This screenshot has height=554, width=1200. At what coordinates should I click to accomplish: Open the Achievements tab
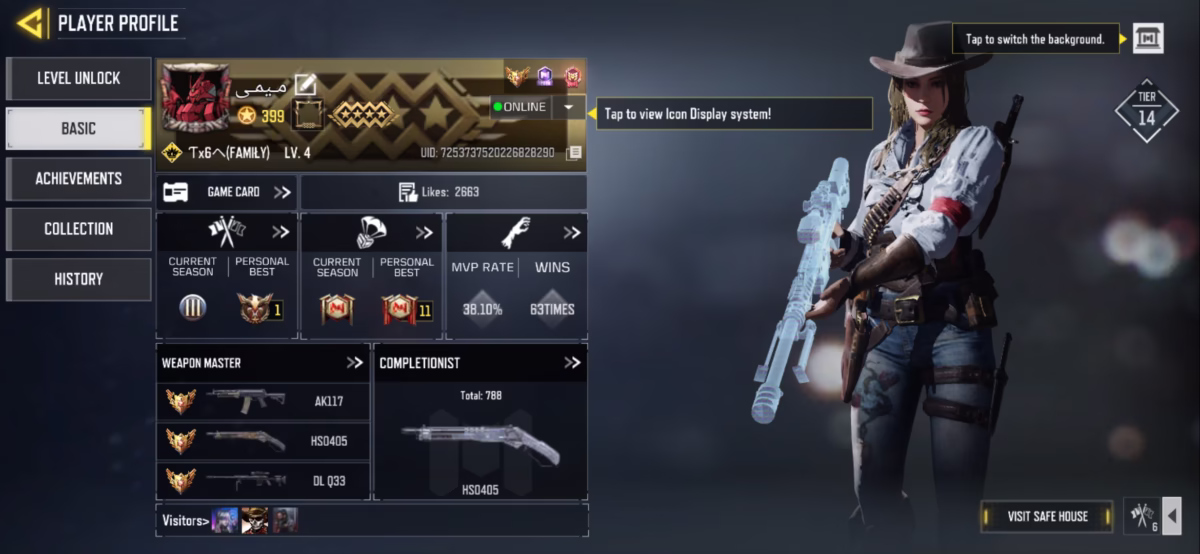pos(78,178)
